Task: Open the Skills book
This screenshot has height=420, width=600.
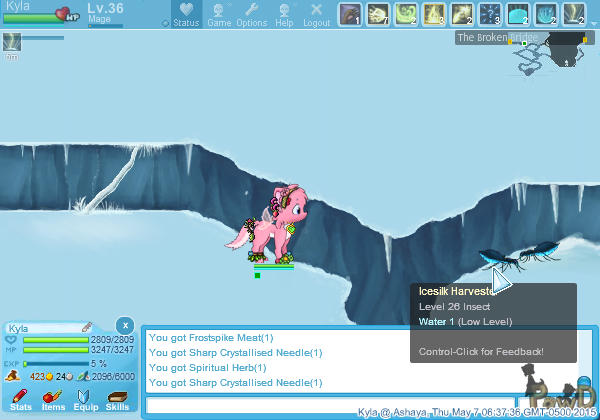Action: click(x=117, y=400)
